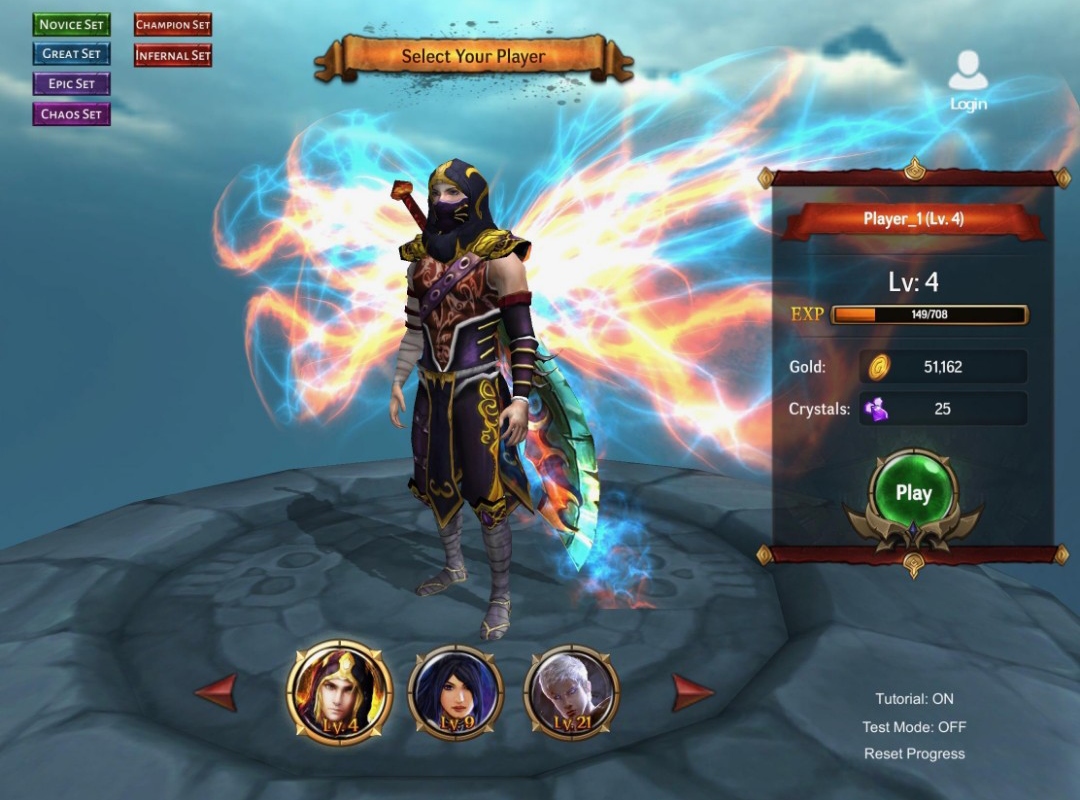Choose the Great Set button
Screen dimensions: 1080x800
(71, 54)
